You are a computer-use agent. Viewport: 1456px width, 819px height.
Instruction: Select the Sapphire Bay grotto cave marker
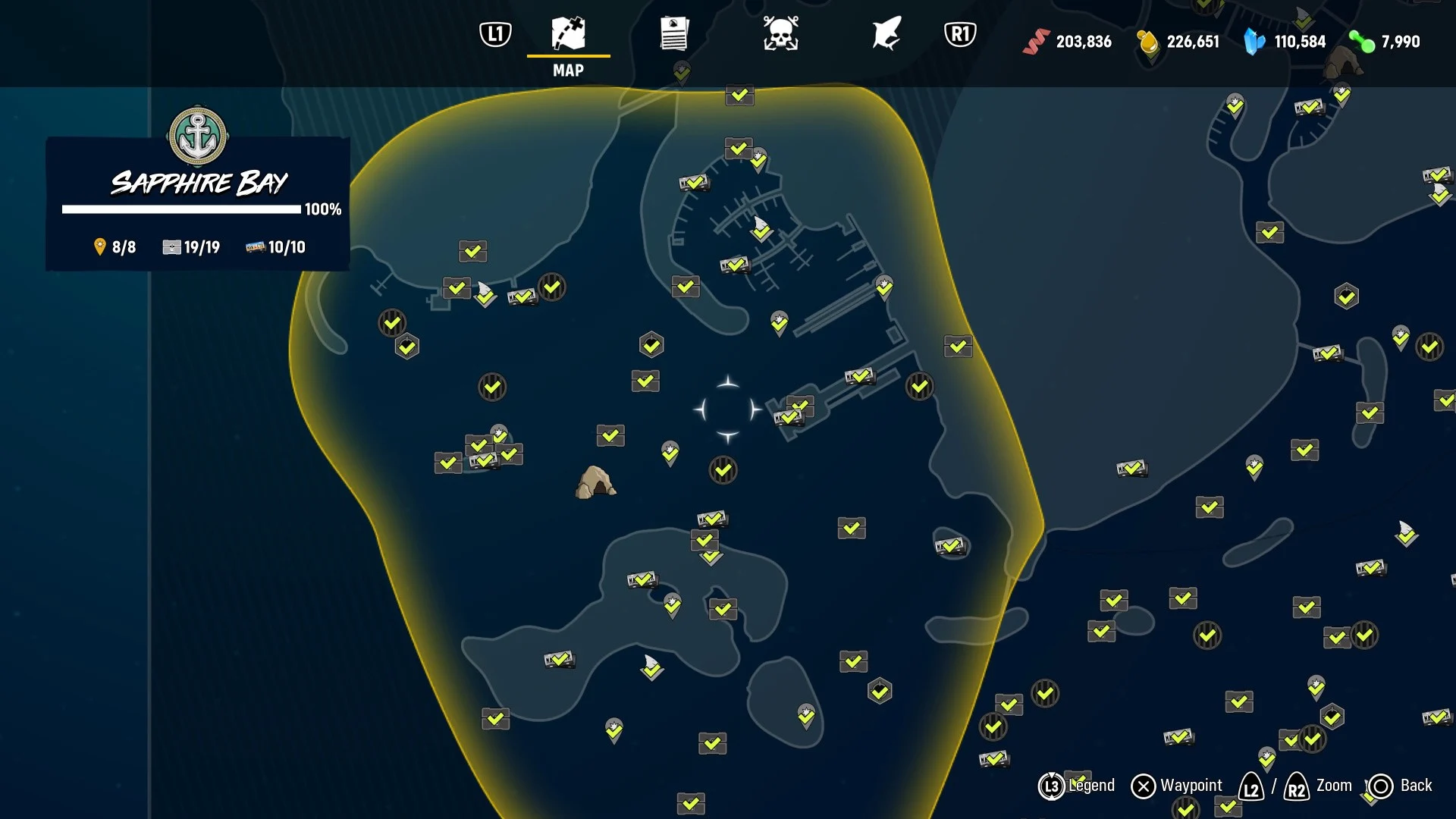tap(595, 482)
